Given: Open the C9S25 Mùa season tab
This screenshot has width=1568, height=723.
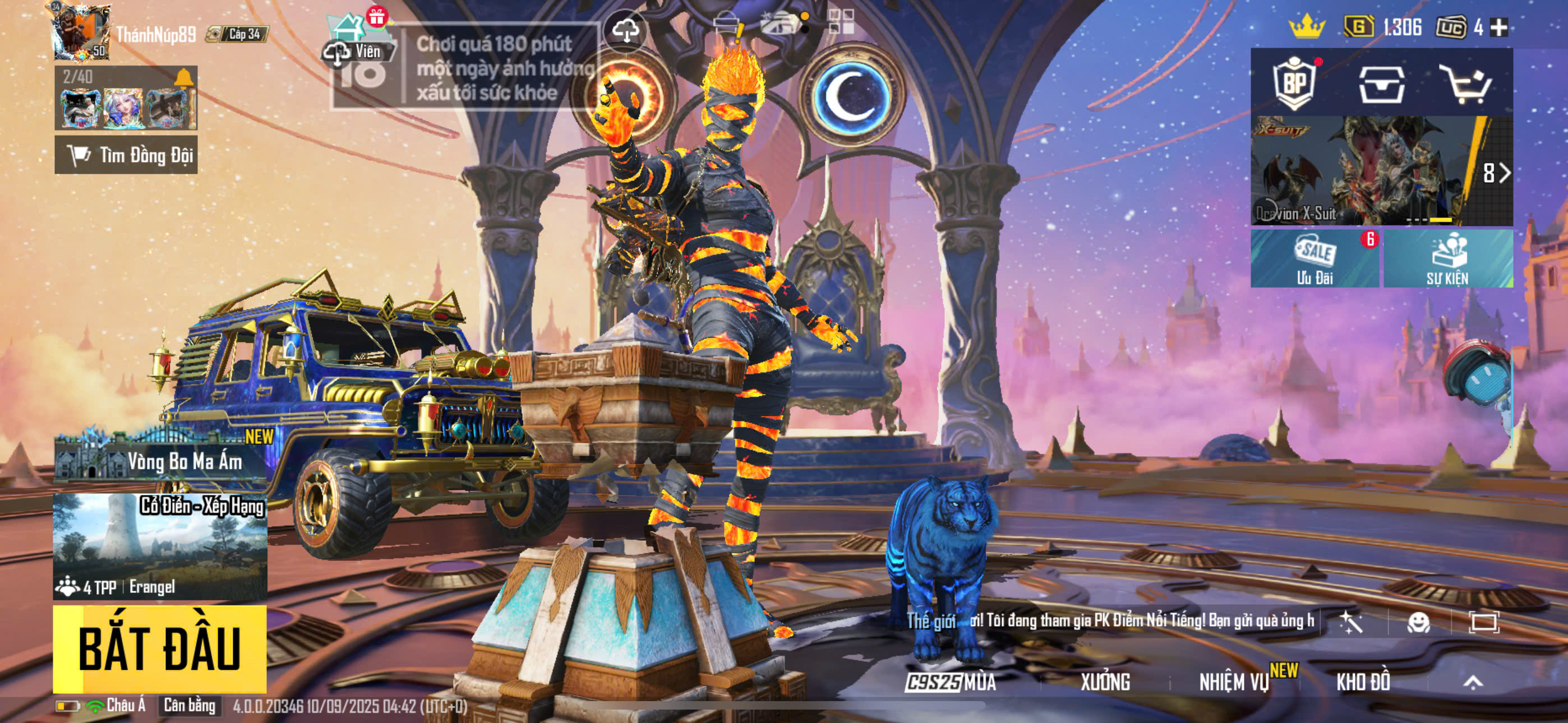Looking at the screenshot, I should pyautogui.click(x=951, y=682).
